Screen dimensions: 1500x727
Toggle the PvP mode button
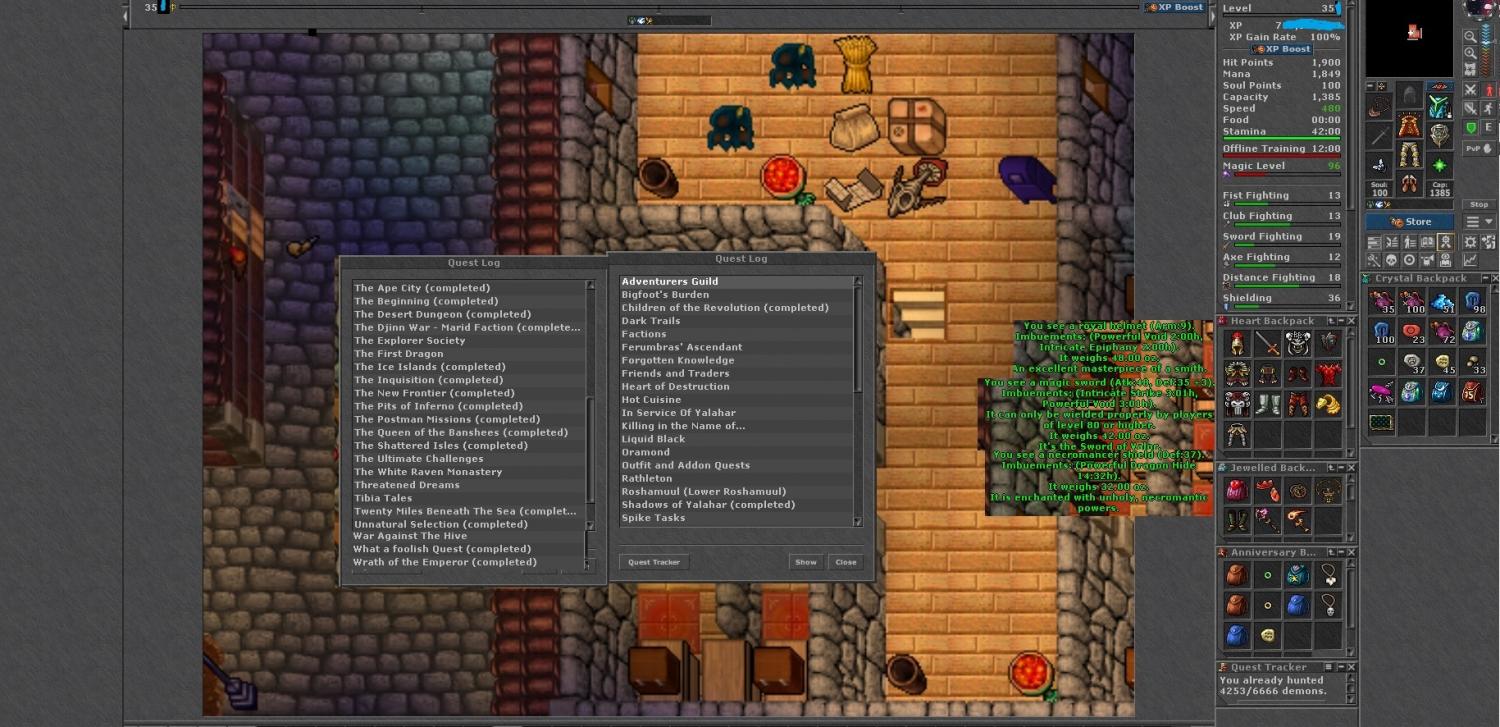click(1473, 149)
